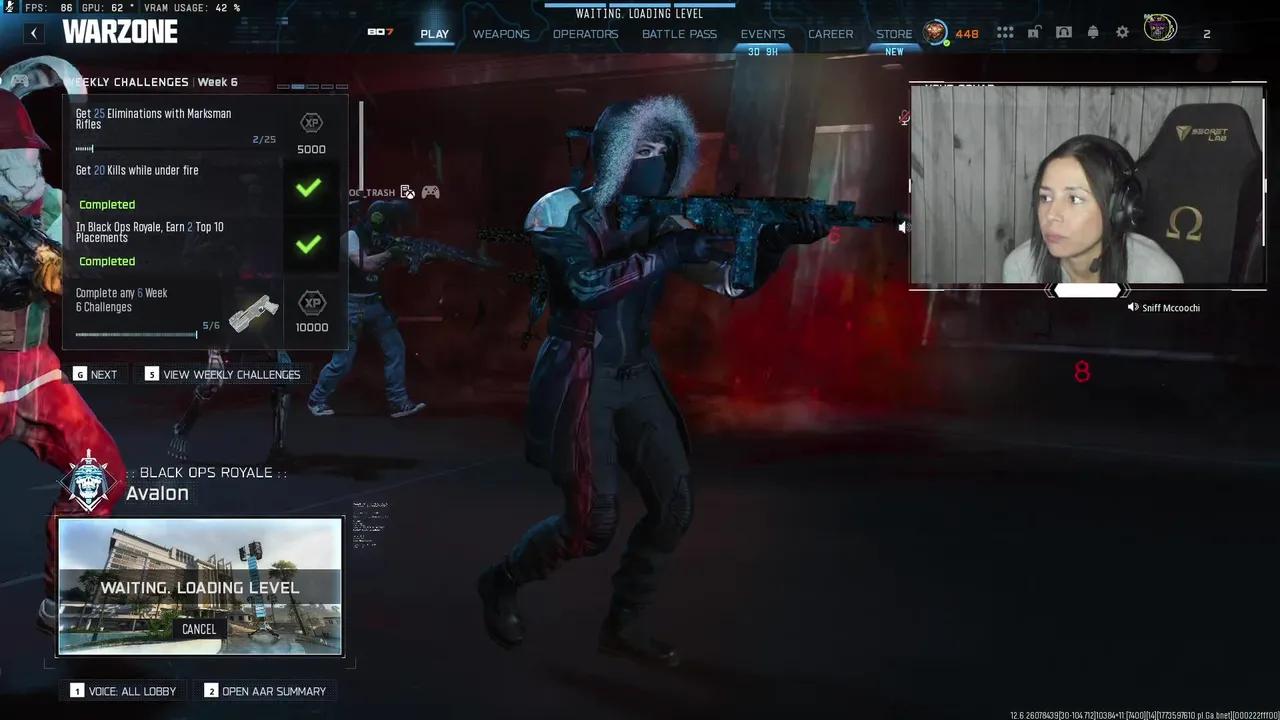The width and height of the screenshot is (1280, 720).
Task: Click the gamepad controller icon near OG_TRASH nametag
Action: [x=430, y=191]
